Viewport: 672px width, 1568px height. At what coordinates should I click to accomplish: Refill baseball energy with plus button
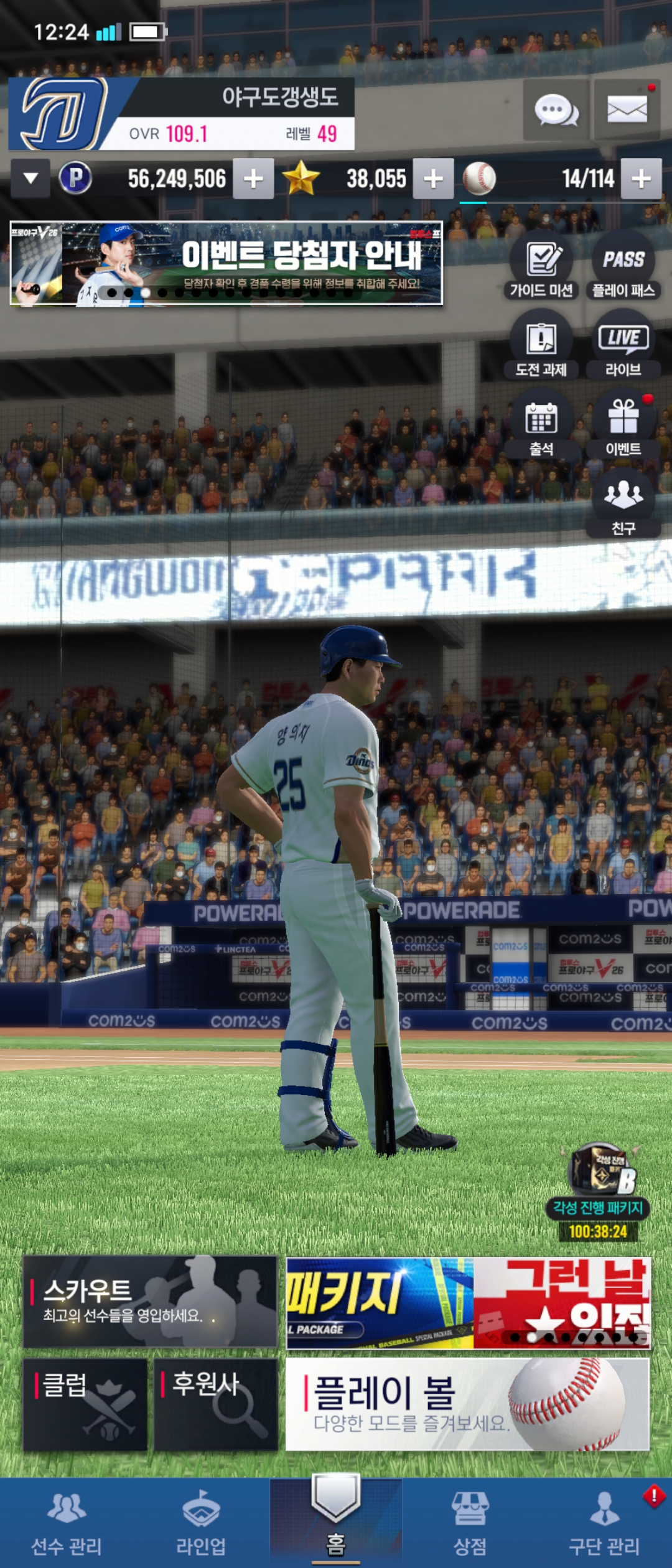(x=641, y=179)
